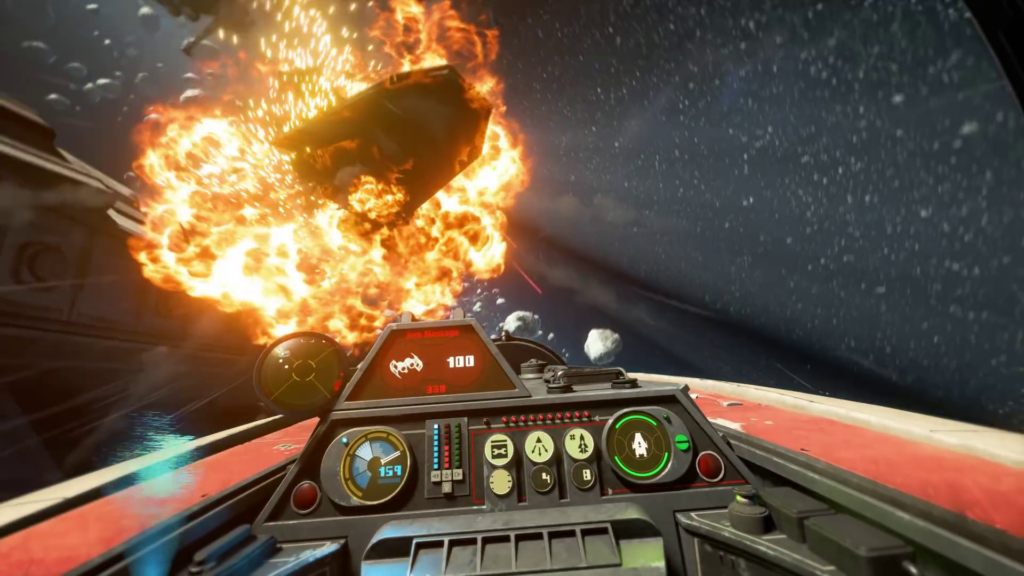Image resolution: width=1024 pixels, height=576 pixels.
Task: Click the power distribution bars panel
Action: [447, 456]
